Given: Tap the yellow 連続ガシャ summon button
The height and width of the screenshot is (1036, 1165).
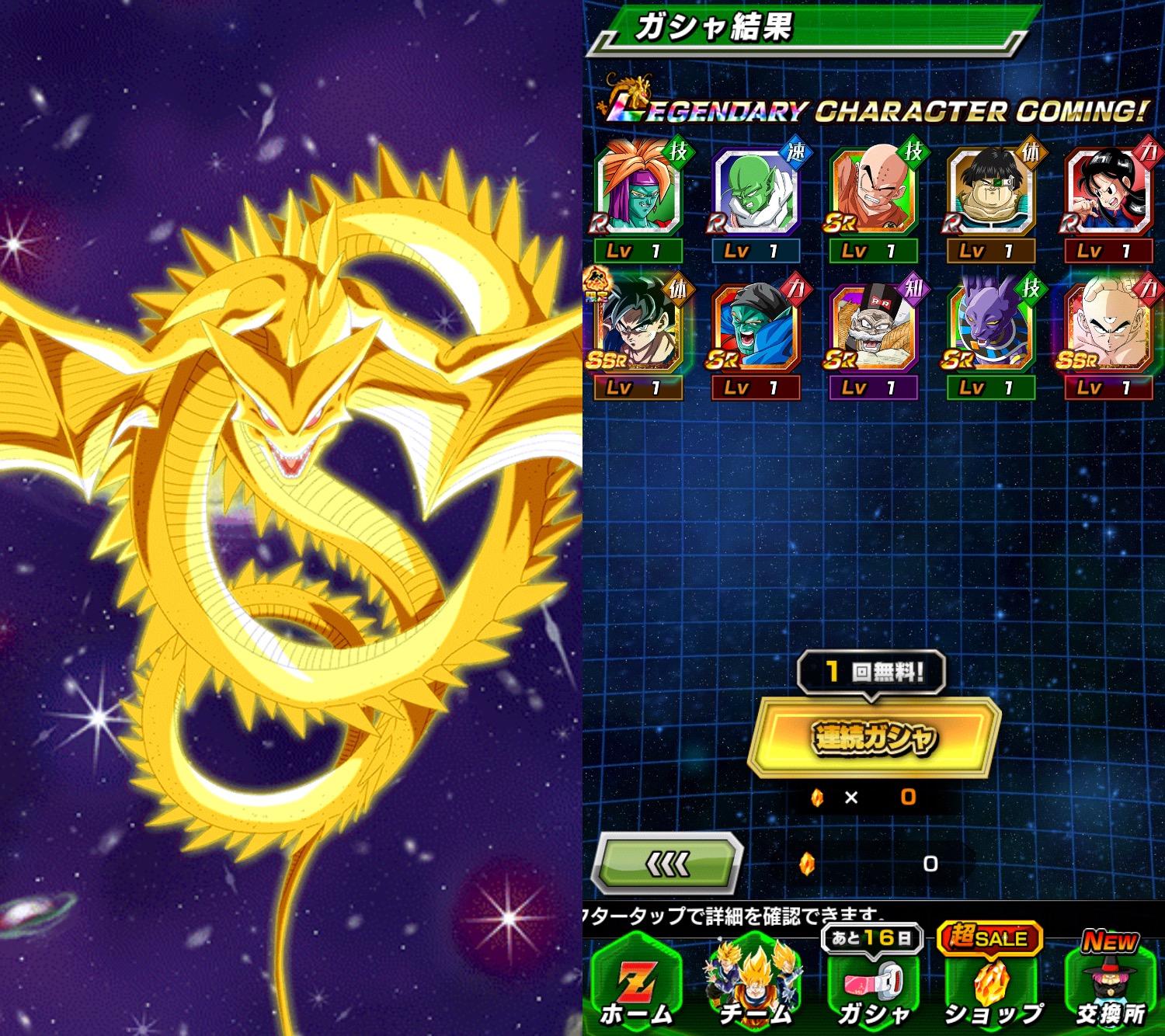Looking at the screenshot, I should click(x=874, y=738).
